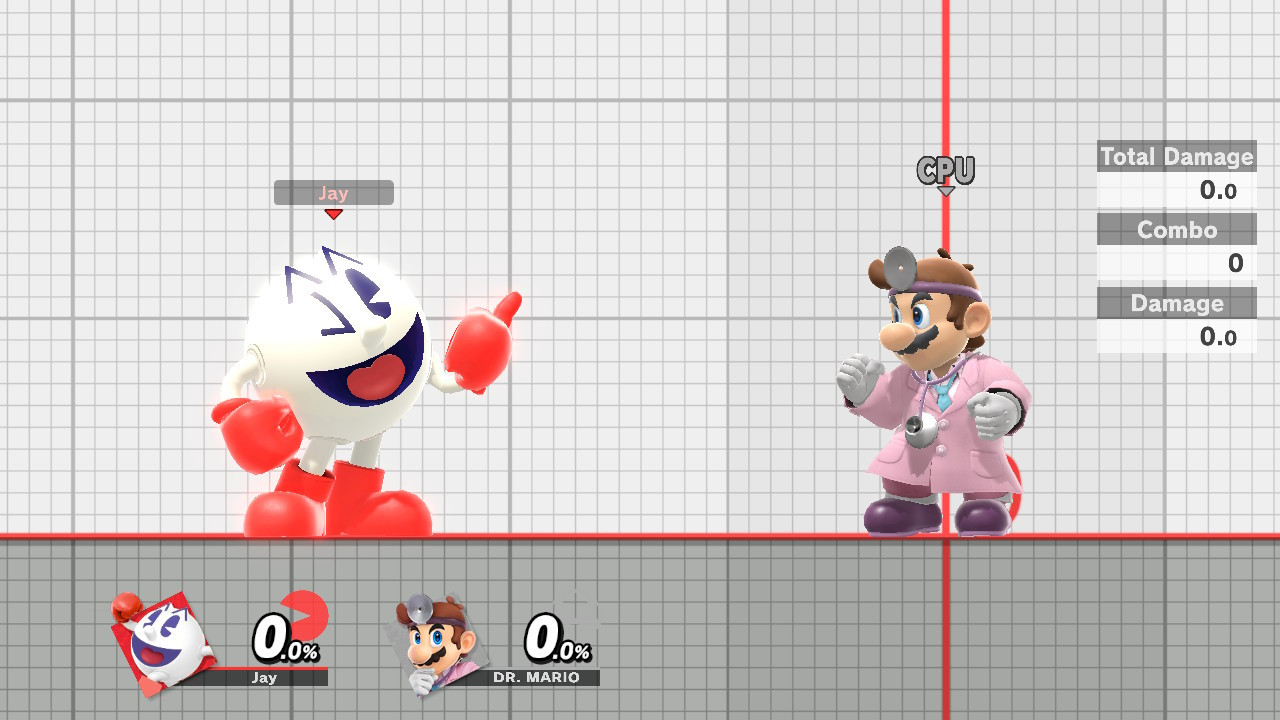Click the Pac-Man stock icon above Jay's portrait
Viewport: 1280px width, 720px height.
pyautogui.click(x=124, y=608)
